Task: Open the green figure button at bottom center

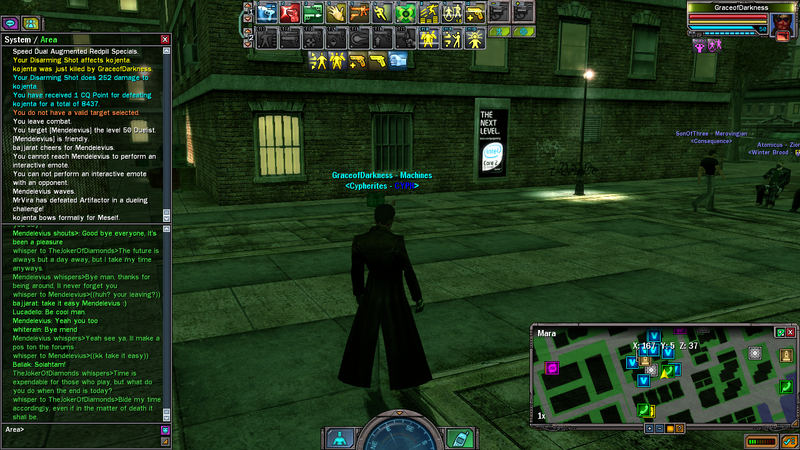Action: pyautogui.click(x=340, y=438)
